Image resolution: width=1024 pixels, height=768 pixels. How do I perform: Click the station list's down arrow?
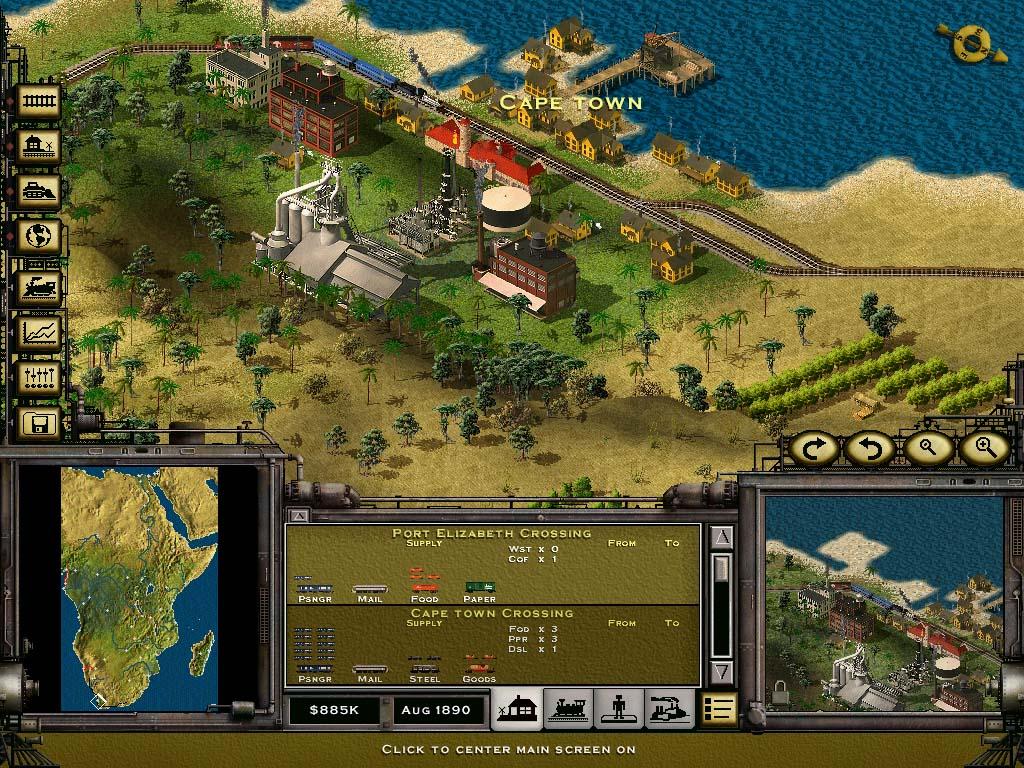click(723, 671)
